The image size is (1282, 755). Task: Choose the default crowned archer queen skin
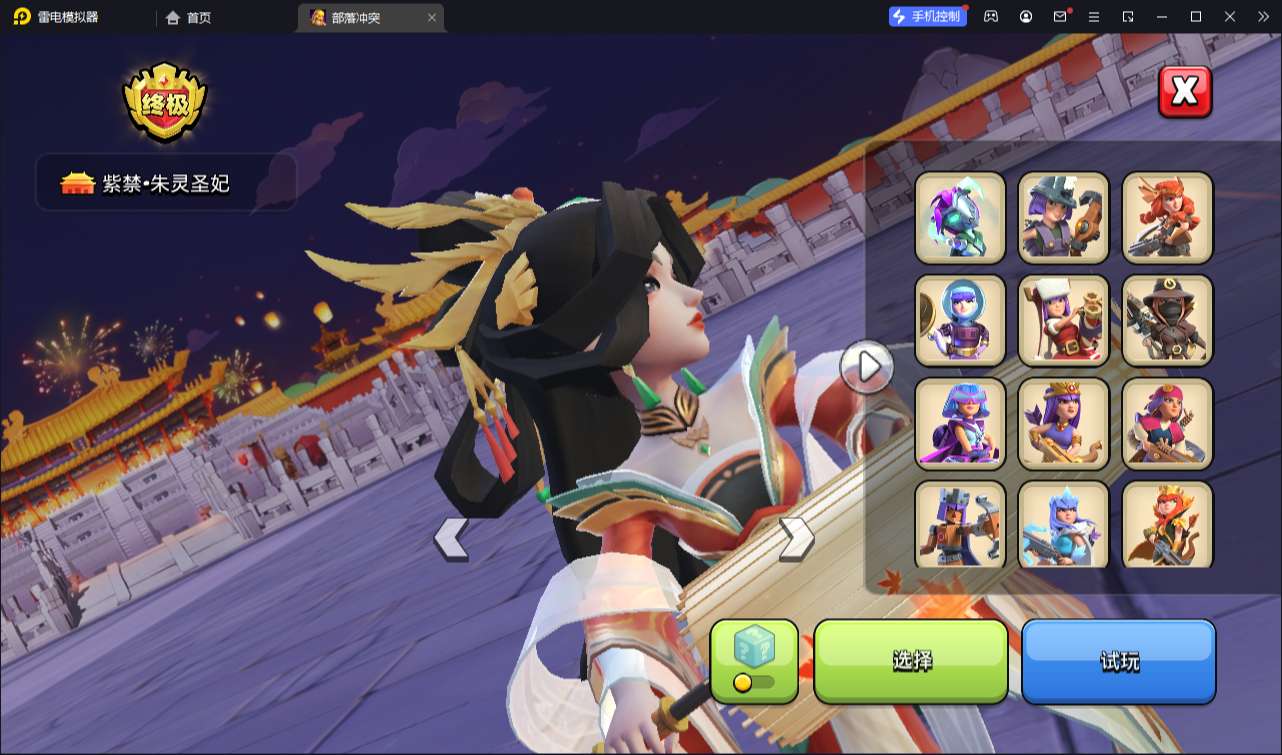(x=1063, y=423)
